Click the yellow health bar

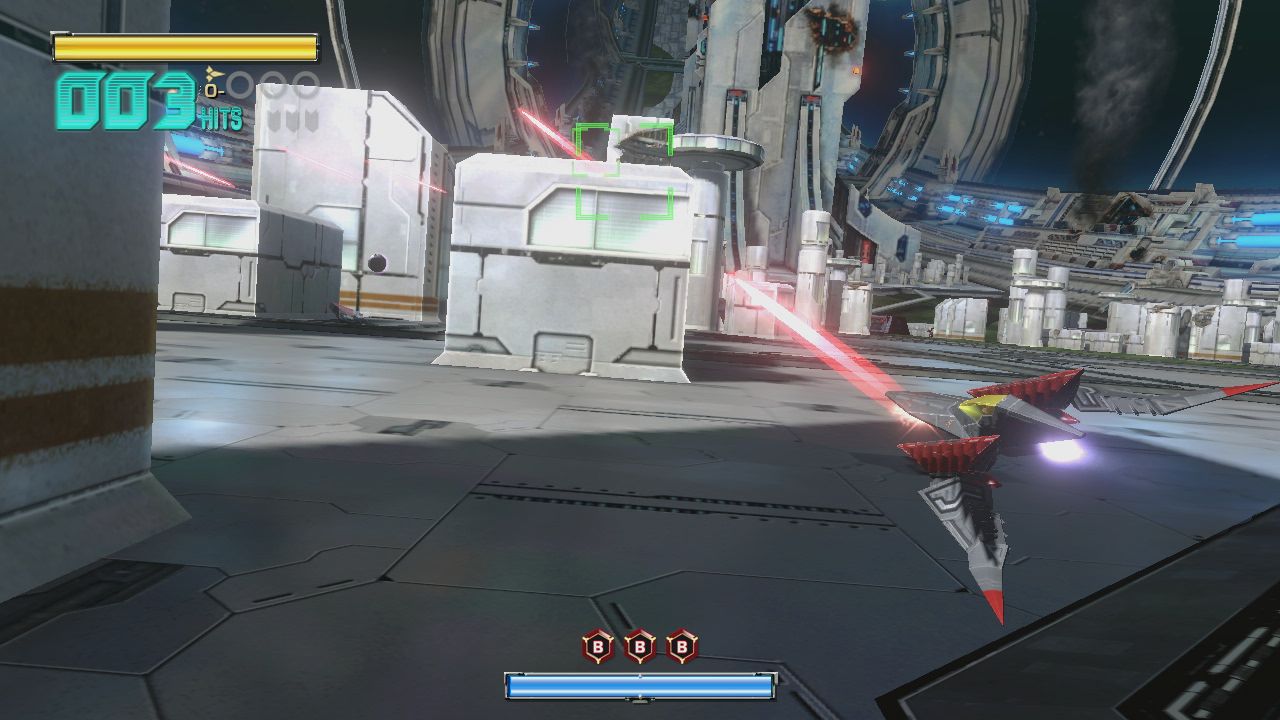(x=185, y=46)
